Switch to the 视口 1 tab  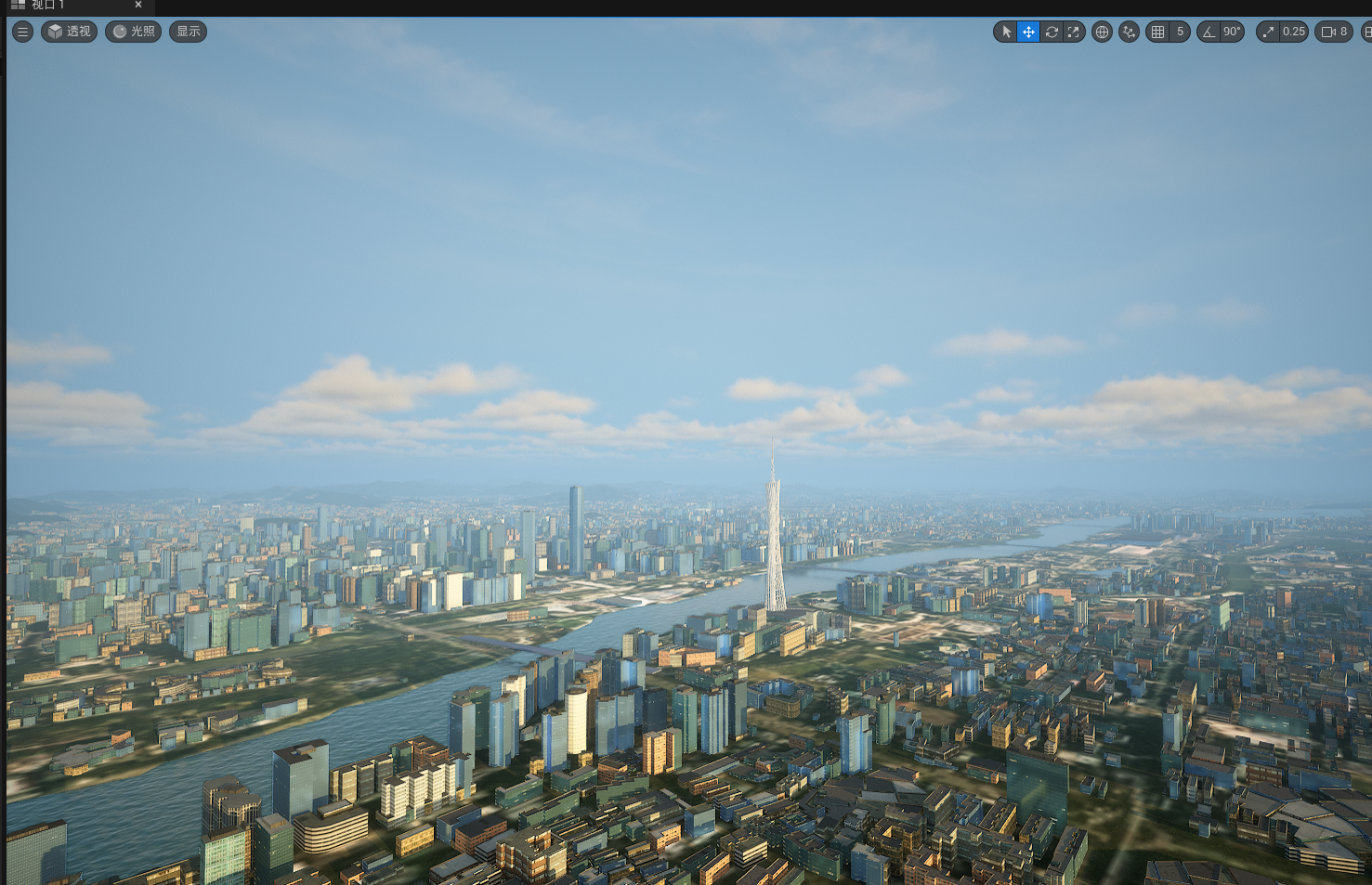[46, 5]
